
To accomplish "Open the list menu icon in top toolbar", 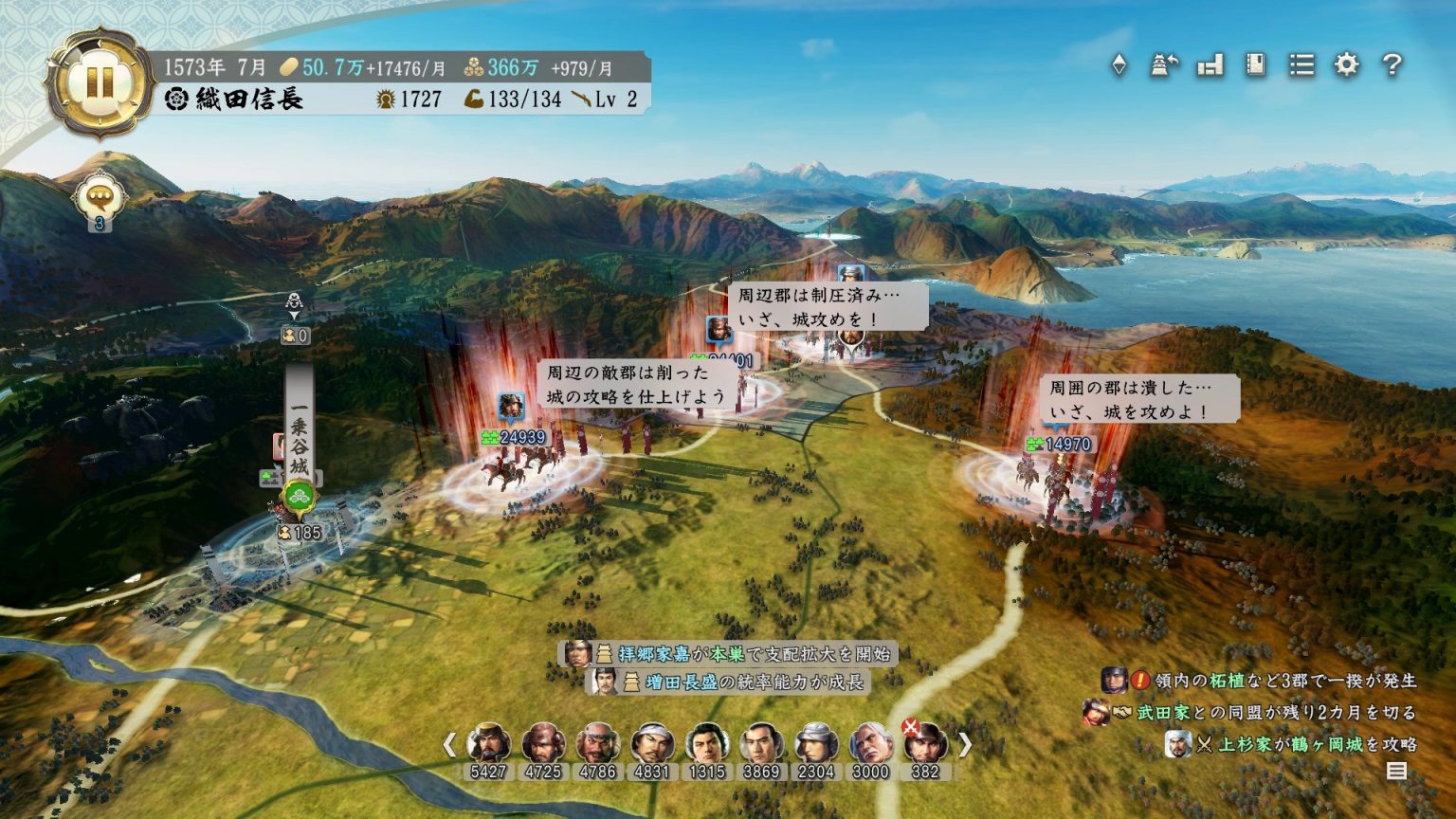I will click(x=1301, y=65).
